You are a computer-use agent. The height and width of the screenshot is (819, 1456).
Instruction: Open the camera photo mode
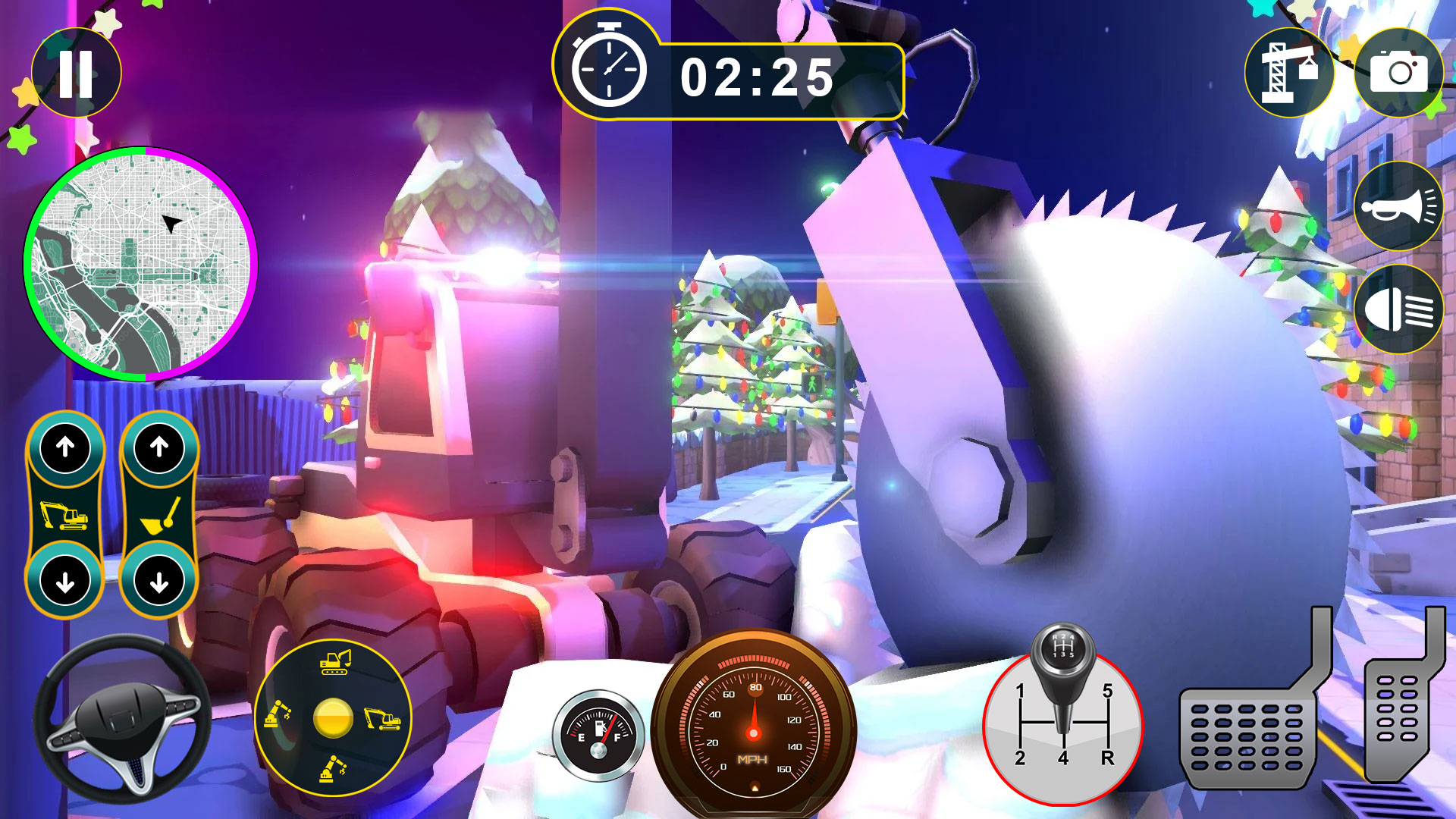pos(1399,73)
